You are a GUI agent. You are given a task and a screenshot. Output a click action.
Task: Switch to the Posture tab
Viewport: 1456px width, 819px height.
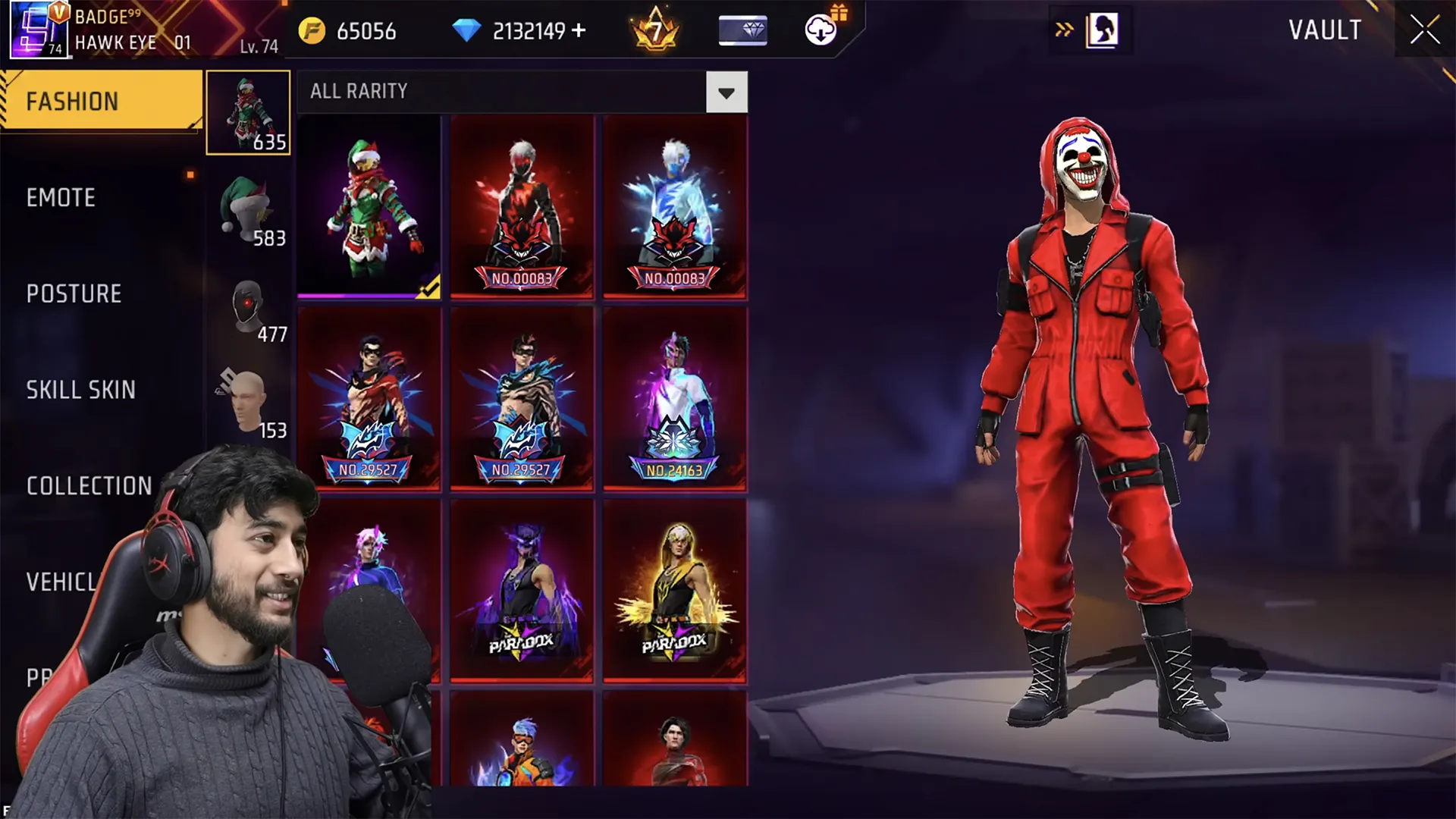point(74,294)
